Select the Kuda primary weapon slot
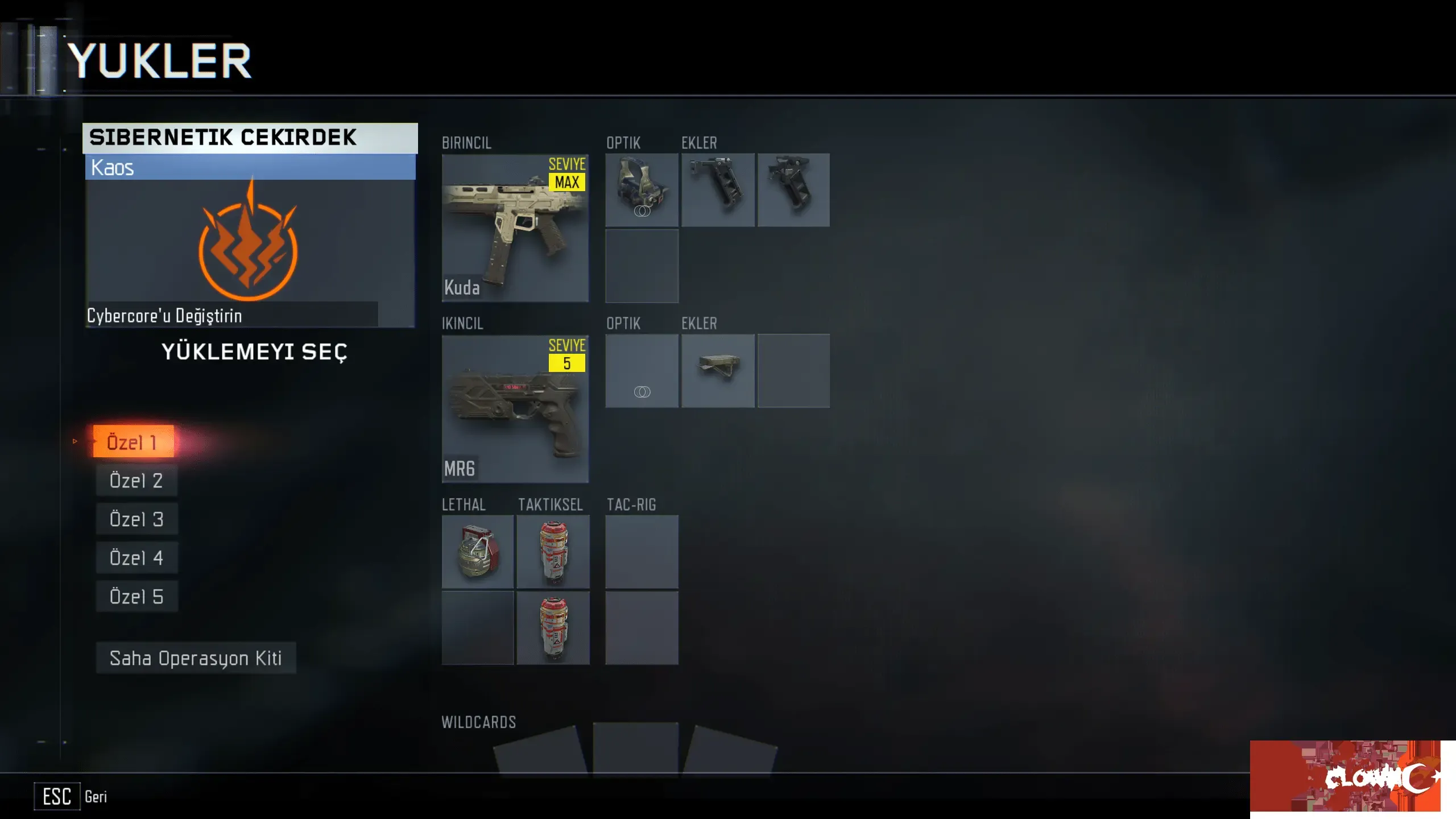This screenshot has width=1456, height=819. point(515,227)
